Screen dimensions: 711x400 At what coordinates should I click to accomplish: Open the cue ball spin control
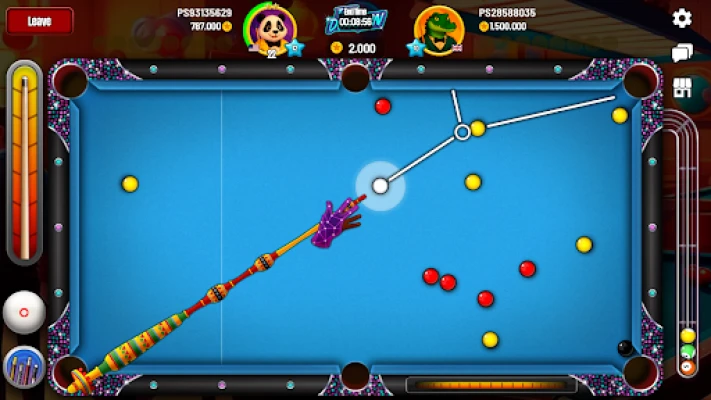(24, 313)
